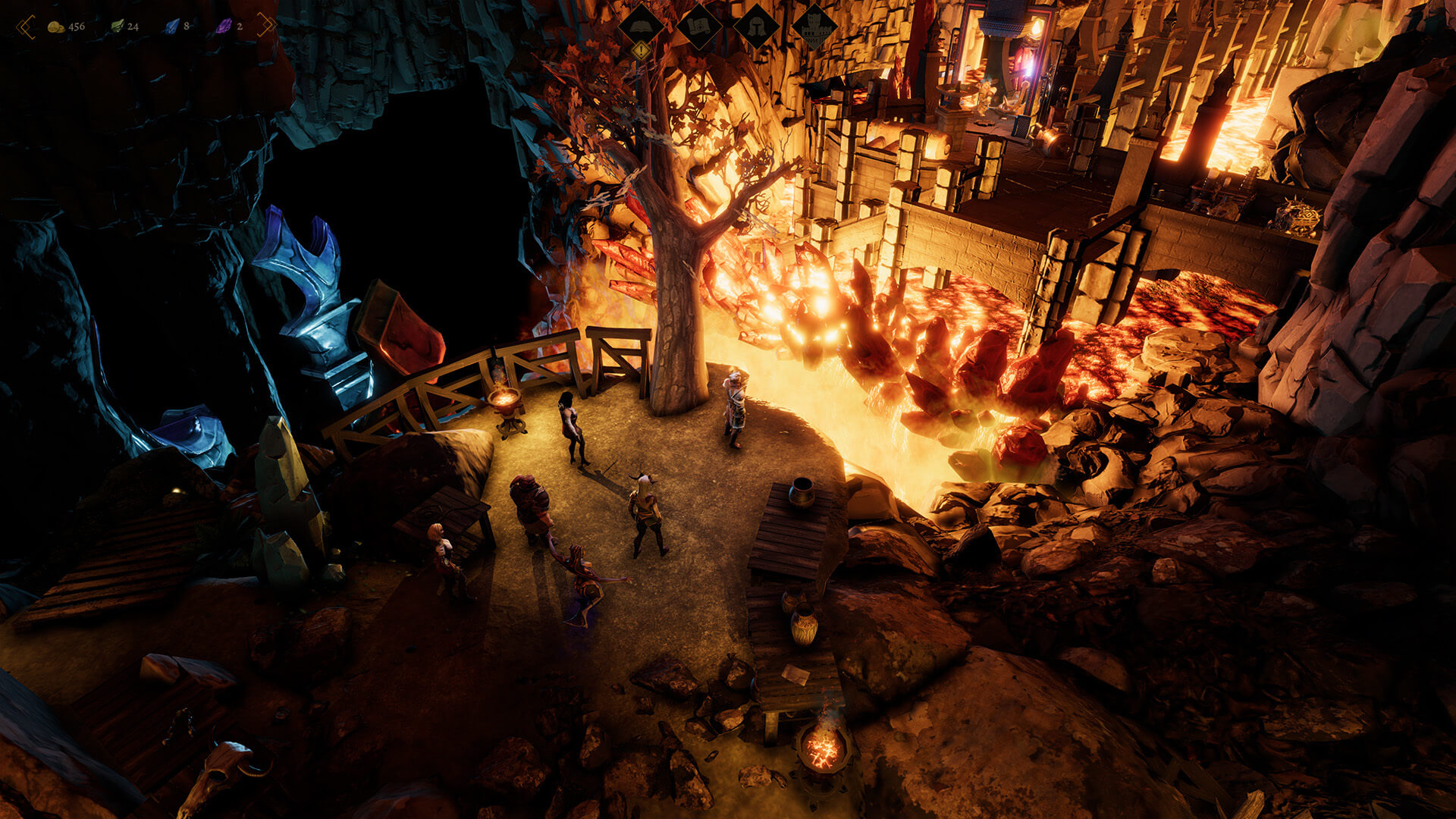Click the yellow exclamation warning icon

coord(641,50)
